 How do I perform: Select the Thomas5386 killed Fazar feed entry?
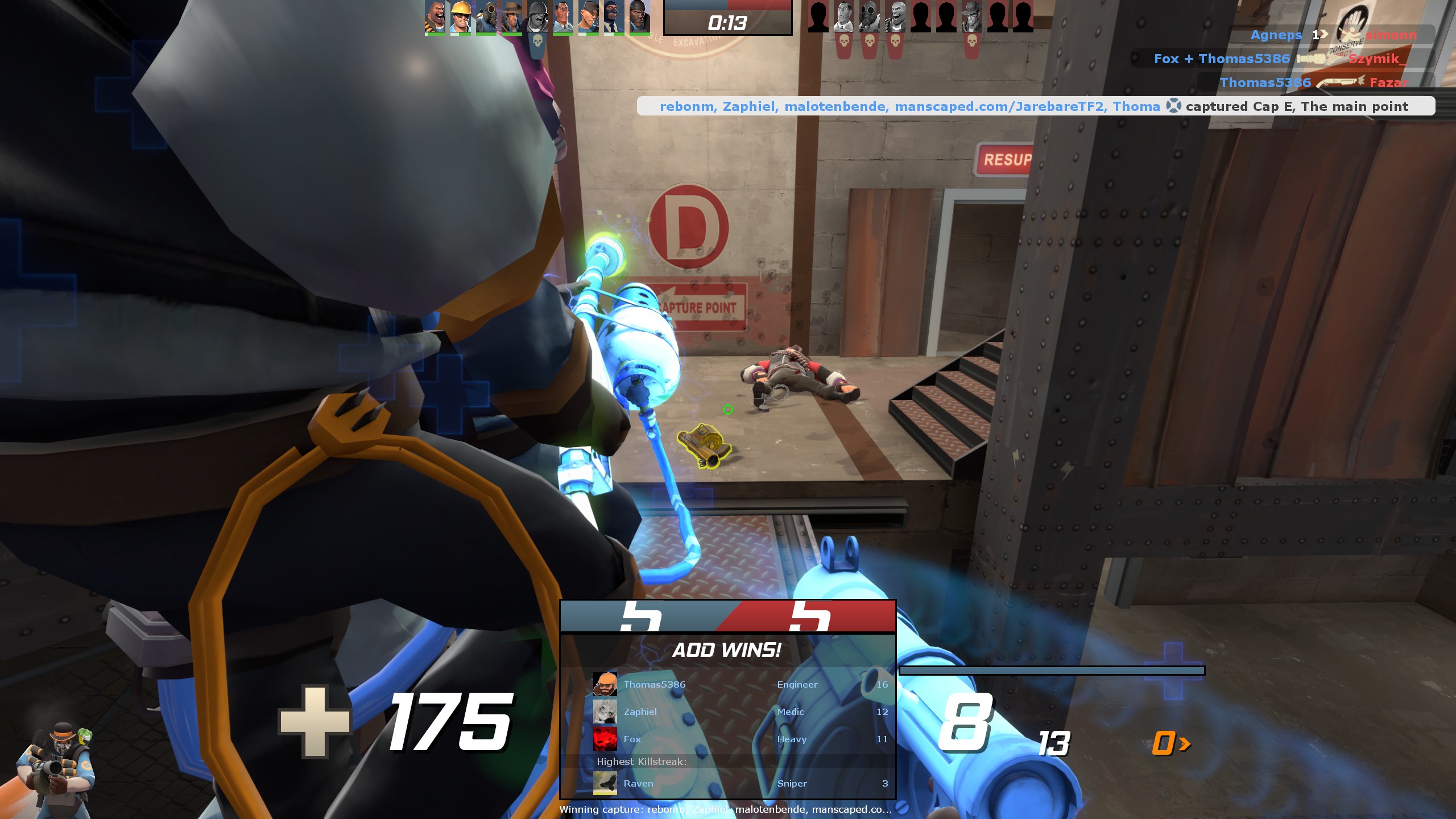(x=1314, y=82)
